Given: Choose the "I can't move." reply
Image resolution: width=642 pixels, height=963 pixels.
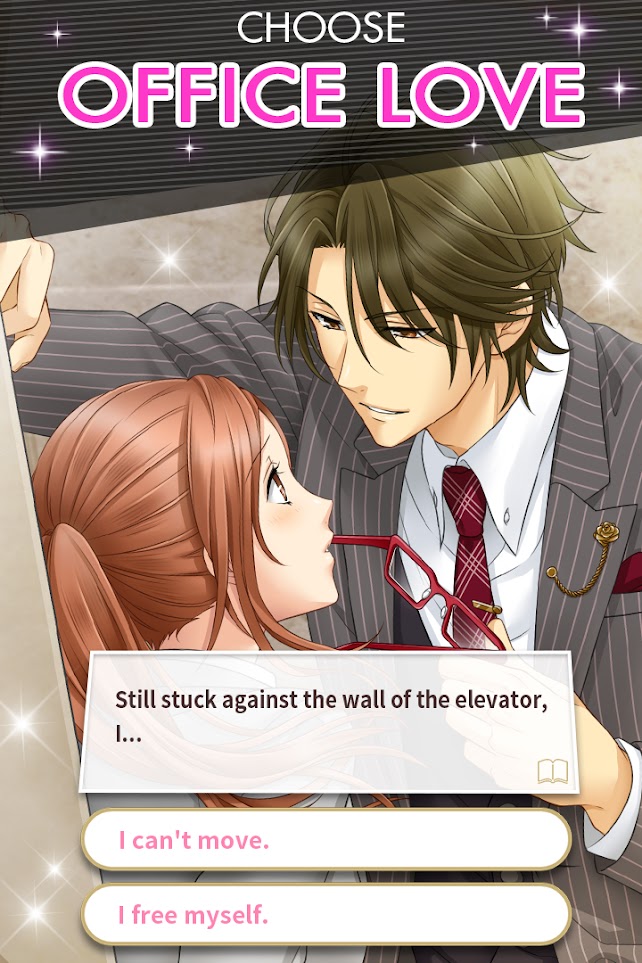Looking at the screenshot, I should pyautogui.click(x=326, y=840).
